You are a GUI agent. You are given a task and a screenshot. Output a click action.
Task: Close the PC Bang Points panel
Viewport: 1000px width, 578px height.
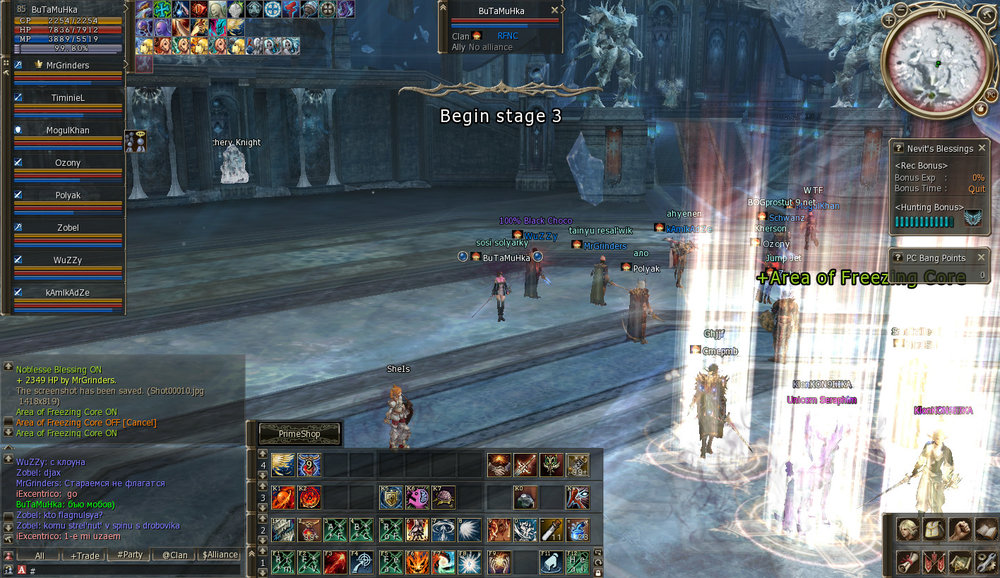click(x=982, y=258)
